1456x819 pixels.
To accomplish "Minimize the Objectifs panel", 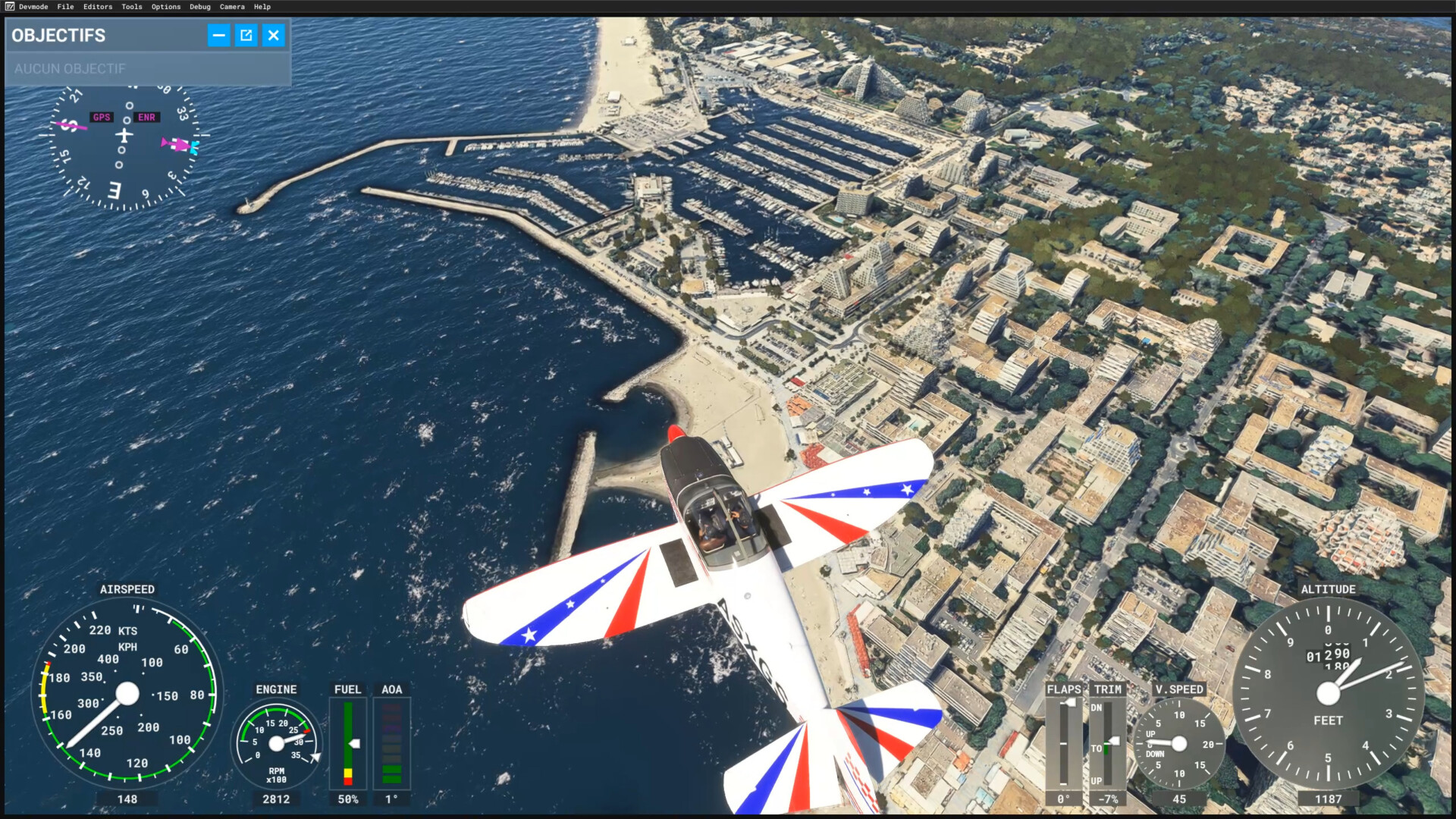I will [x=218, y=35].
